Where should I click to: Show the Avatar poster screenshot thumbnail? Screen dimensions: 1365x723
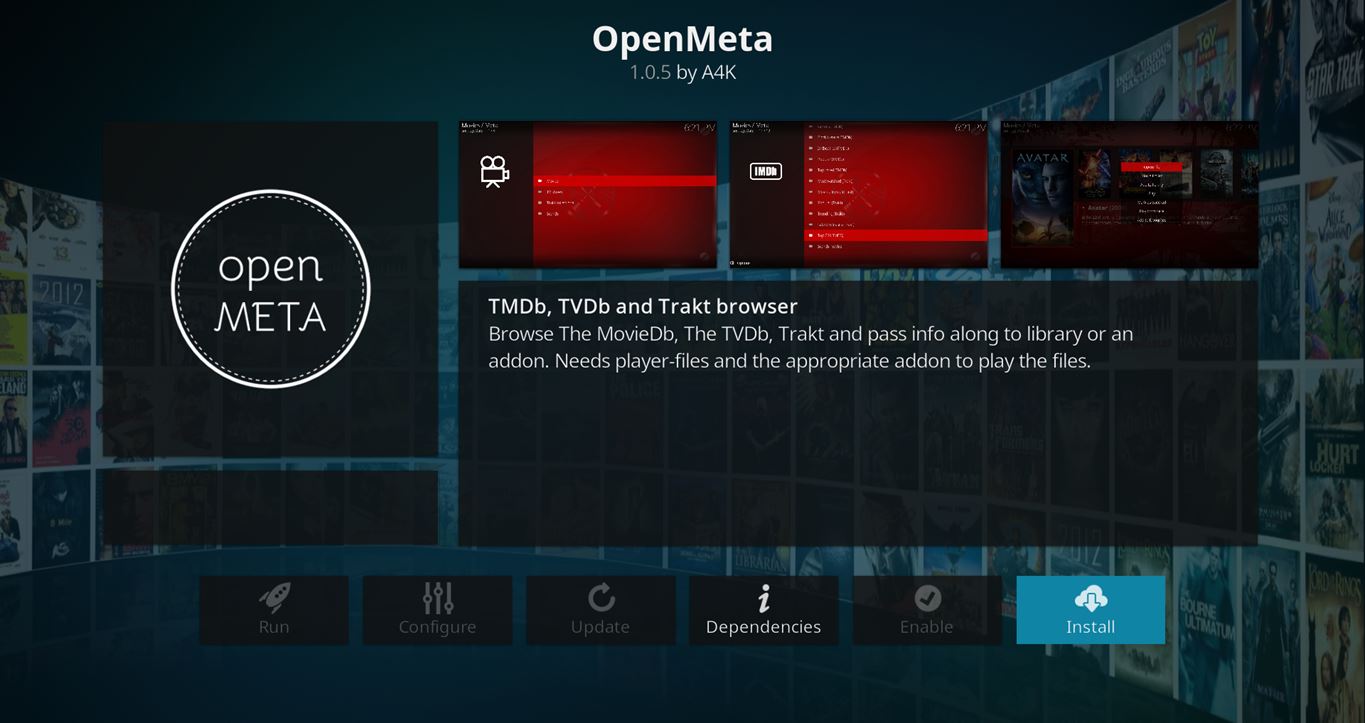(x=1129, y=195)
